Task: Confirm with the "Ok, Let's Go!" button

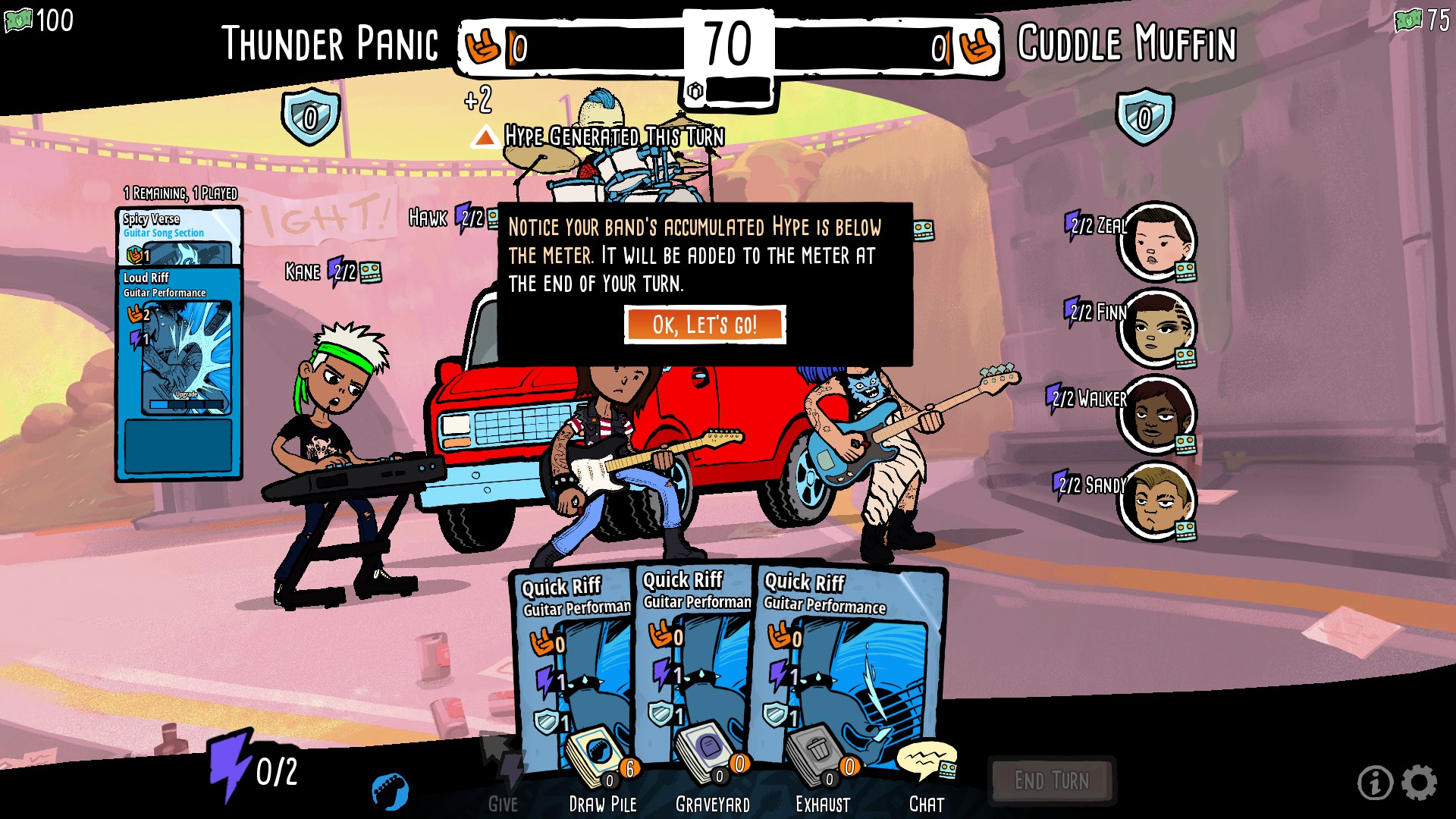Action: (x=704, y=325)
